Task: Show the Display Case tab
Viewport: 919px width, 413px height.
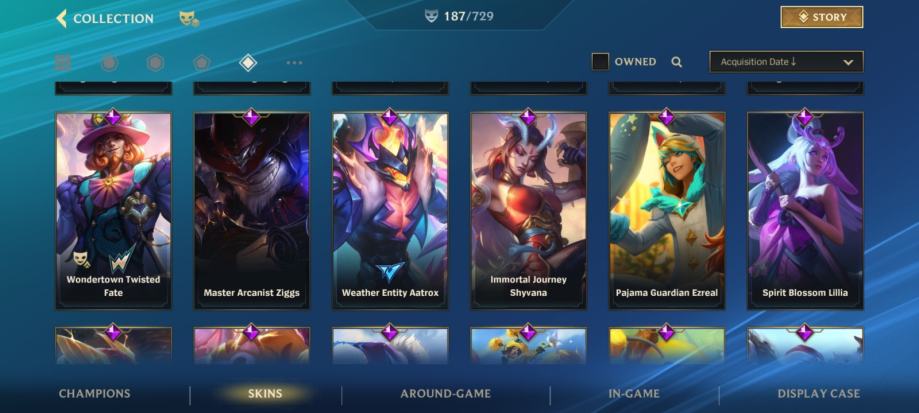Action: pos(818,394)
